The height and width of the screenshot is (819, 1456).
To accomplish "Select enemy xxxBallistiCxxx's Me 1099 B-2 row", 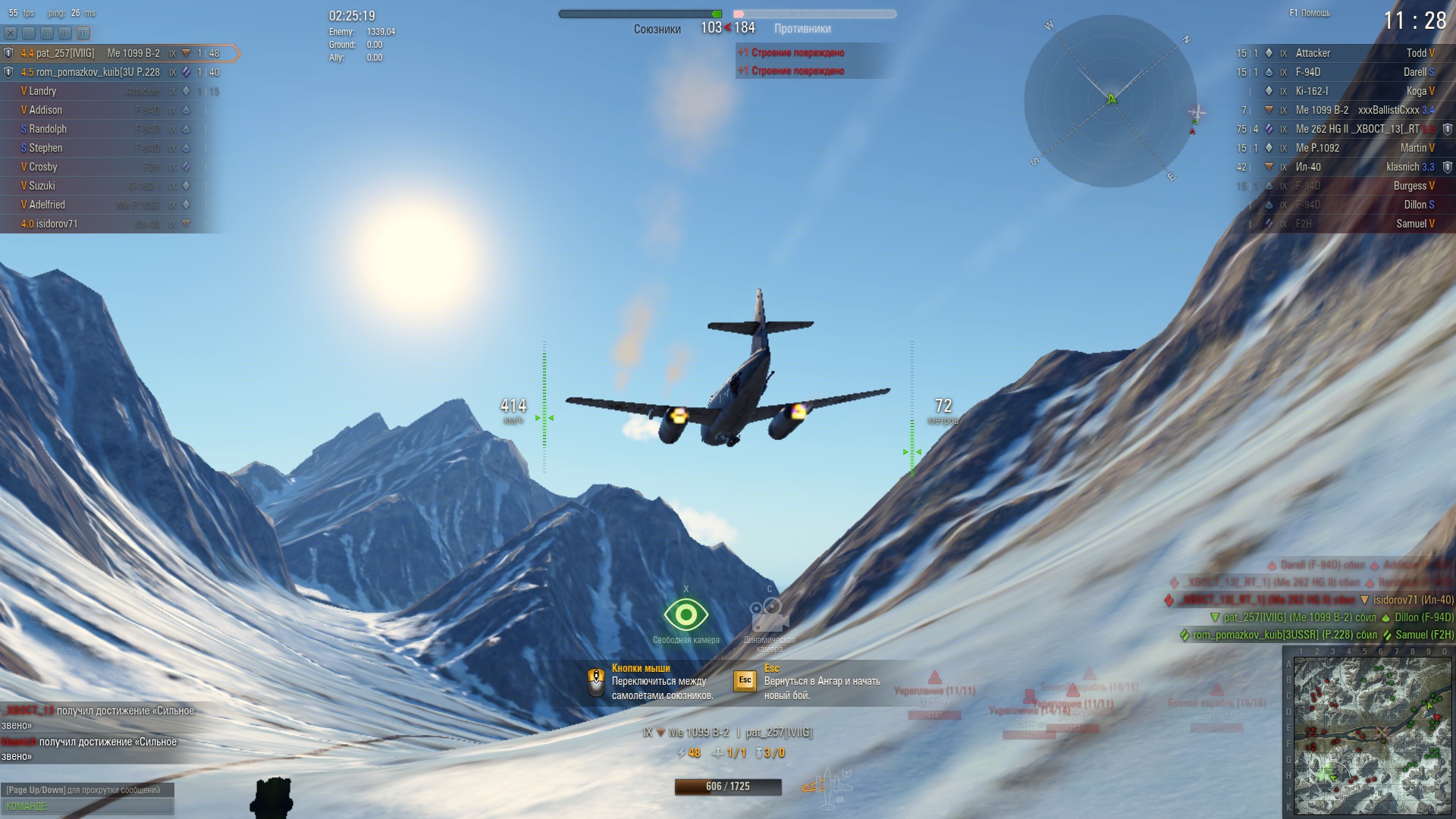I will [1342, 110].
